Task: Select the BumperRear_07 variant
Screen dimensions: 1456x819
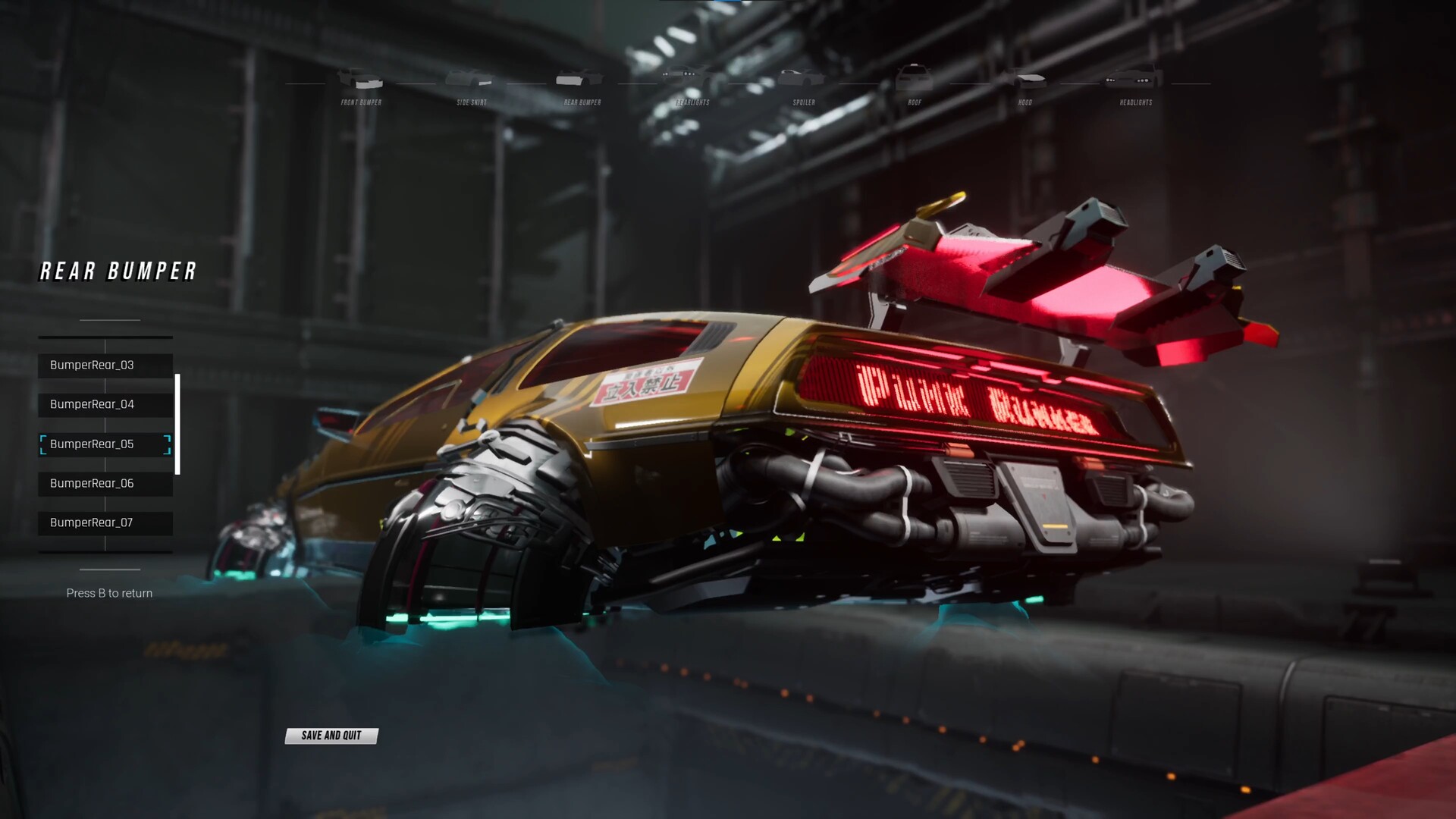Action: pyautogui.click(x=105, y=522)
